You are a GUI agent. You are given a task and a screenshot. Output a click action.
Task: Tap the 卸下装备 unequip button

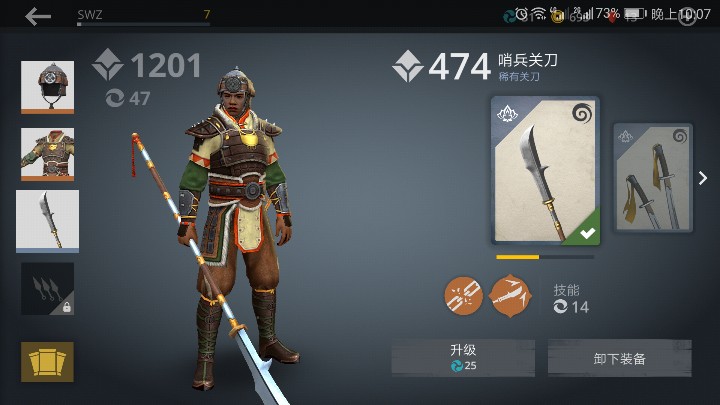(x=619, y=358)
